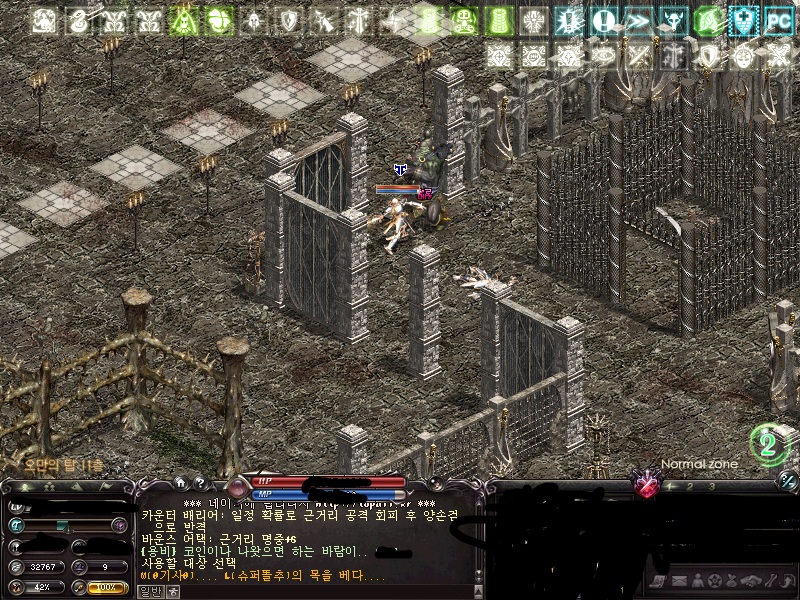Switch to hotbar page 2

coord(689,486)
